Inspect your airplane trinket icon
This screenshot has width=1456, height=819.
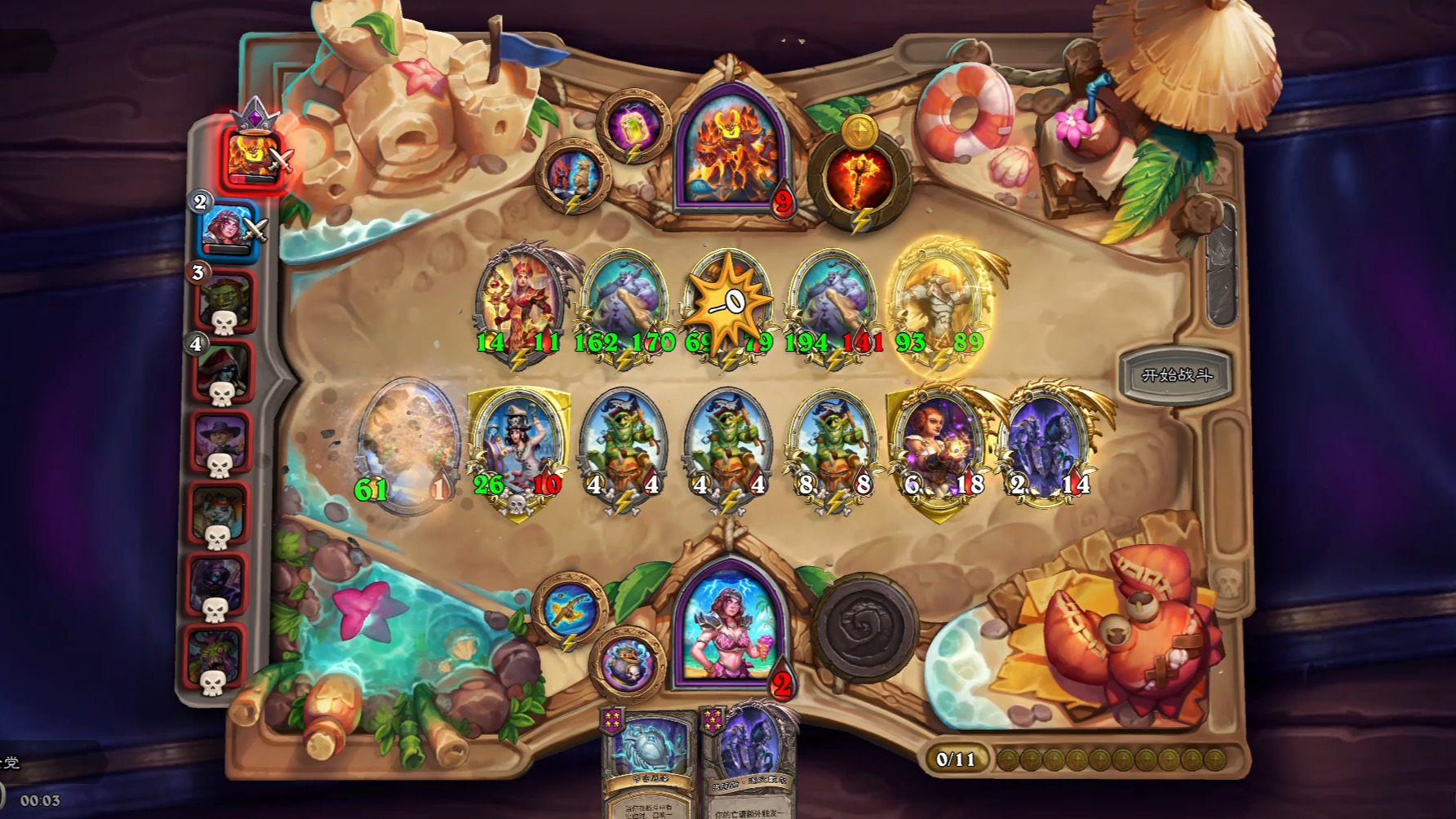coord(569,608)
